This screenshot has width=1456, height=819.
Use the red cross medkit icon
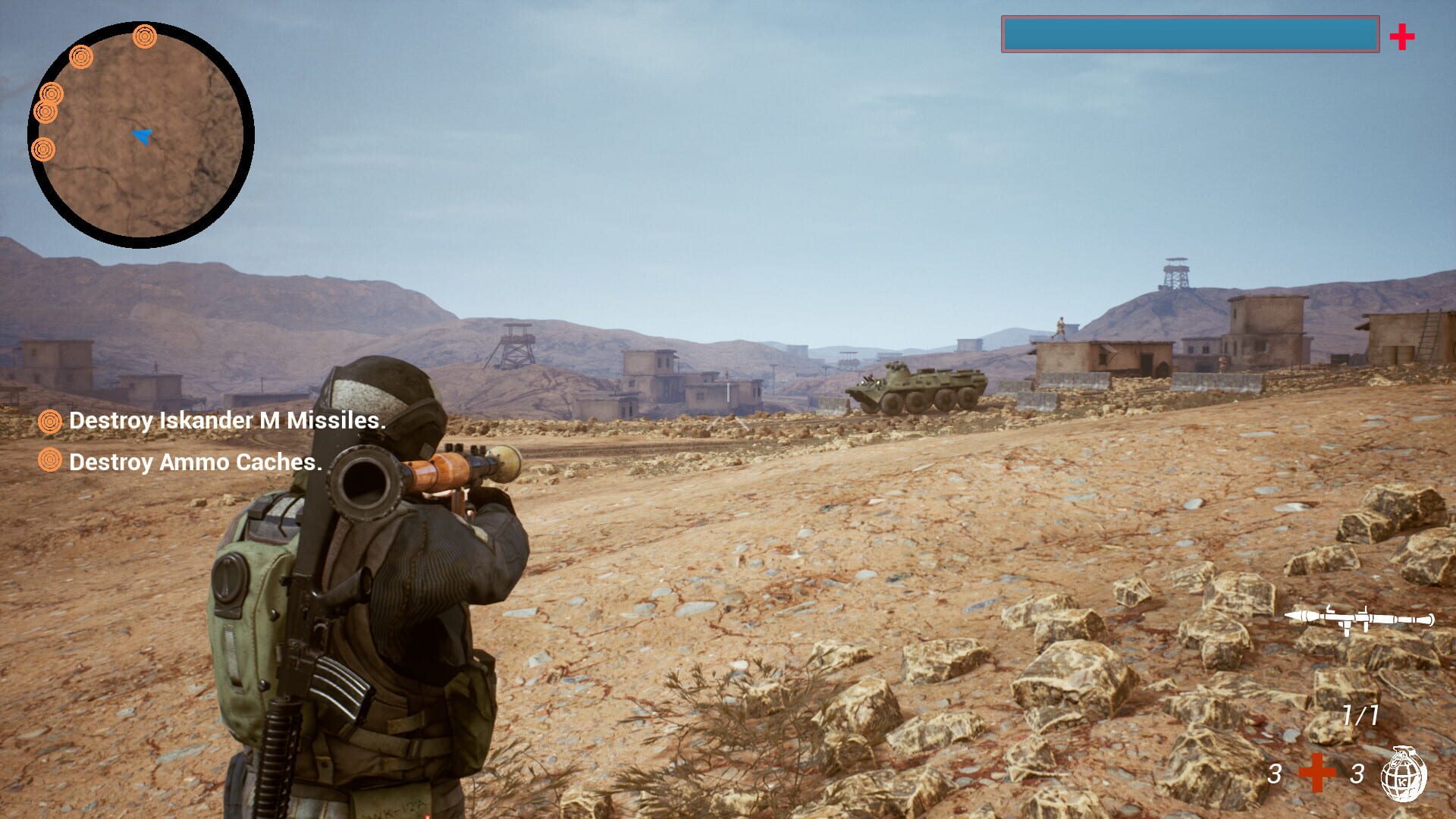click(1316, 773)
